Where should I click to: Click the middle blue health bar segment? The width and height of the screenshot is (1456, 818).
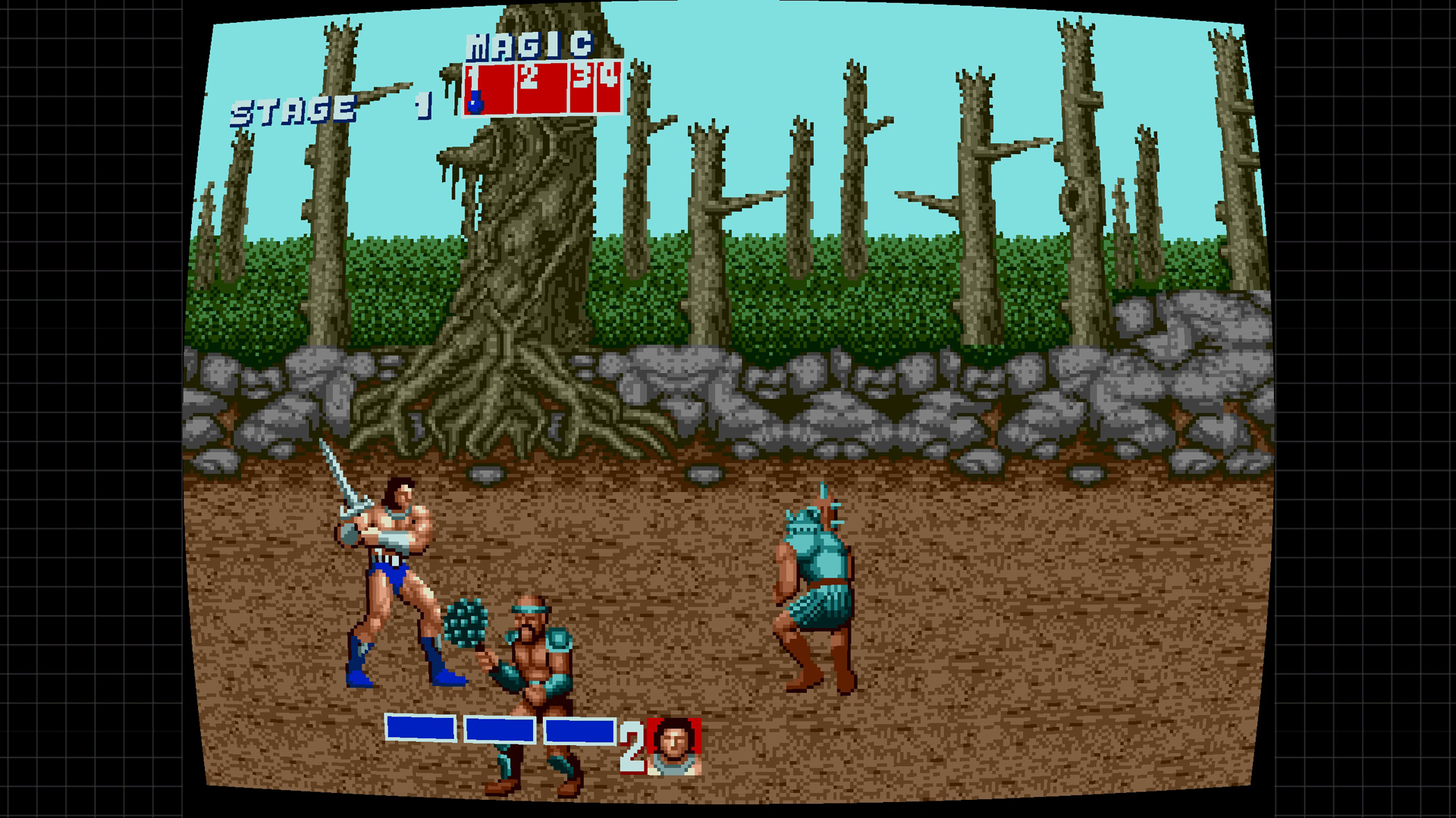[500, 728]
